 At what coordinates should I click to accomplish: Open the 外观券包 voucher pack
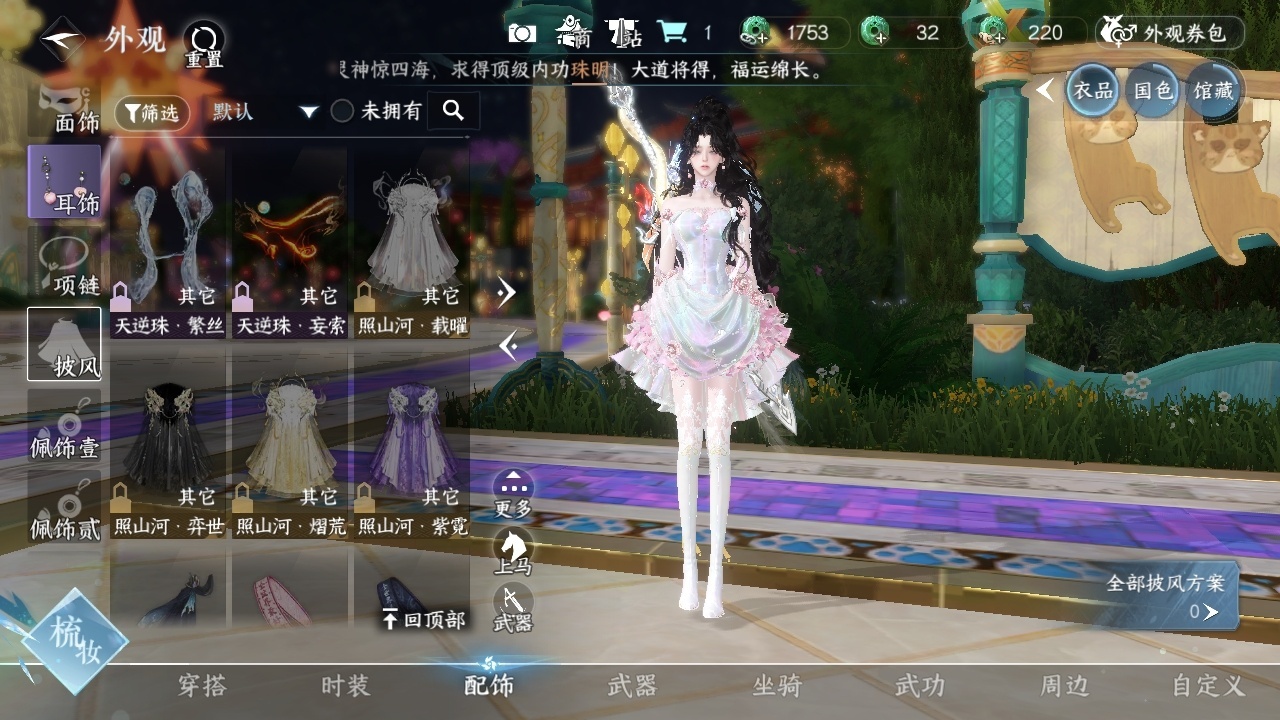coord(1170,33)
